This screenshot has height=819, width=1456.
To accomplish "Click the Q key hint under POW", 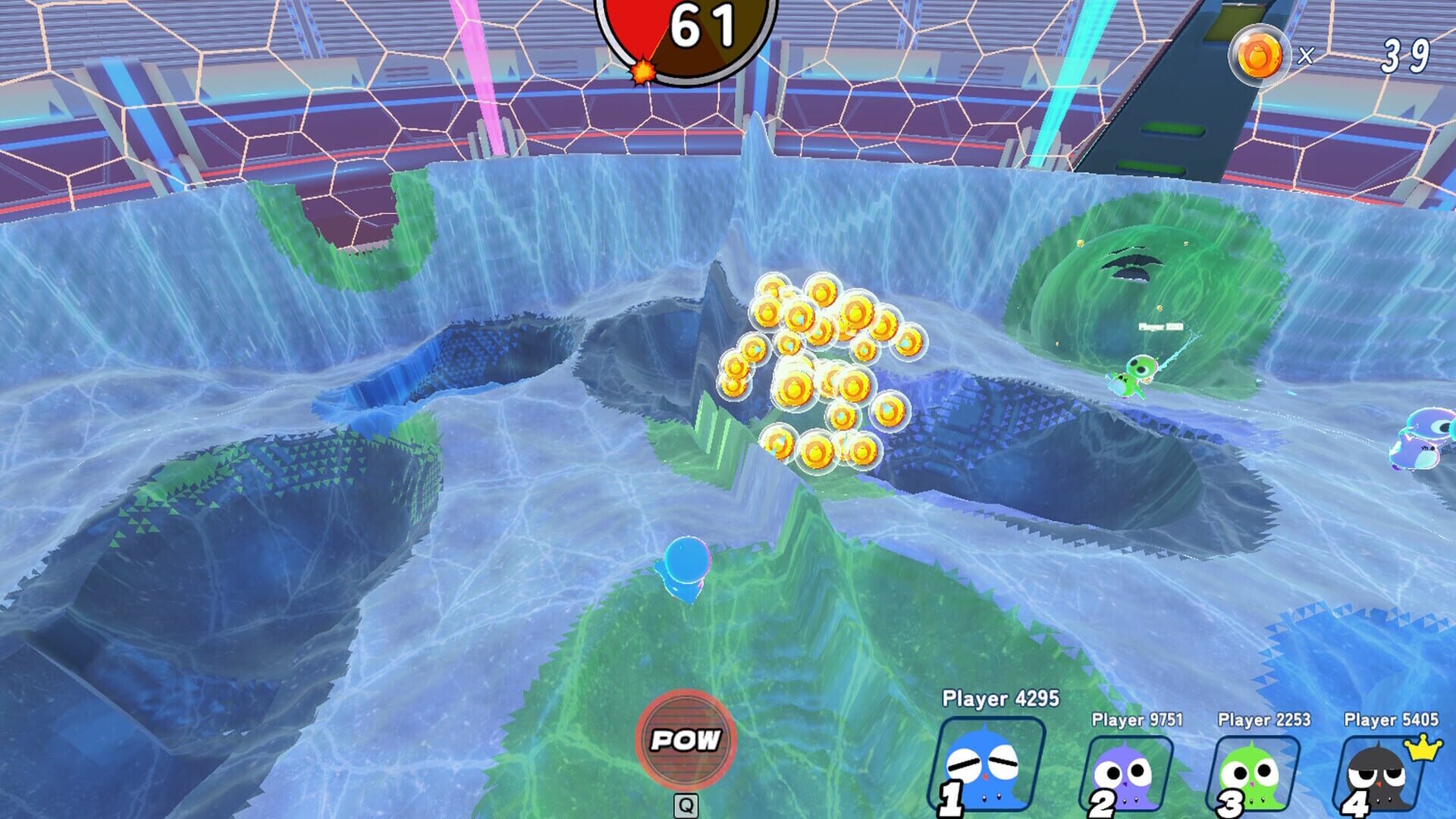I will (x=685, y=806).
